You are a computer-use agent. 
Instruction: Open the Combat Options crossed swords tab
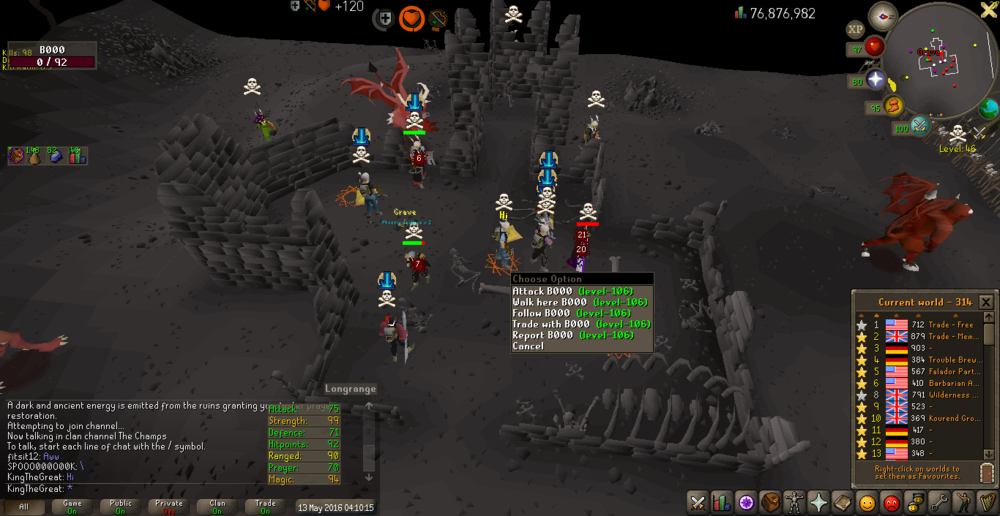click(x=698, y=502)
